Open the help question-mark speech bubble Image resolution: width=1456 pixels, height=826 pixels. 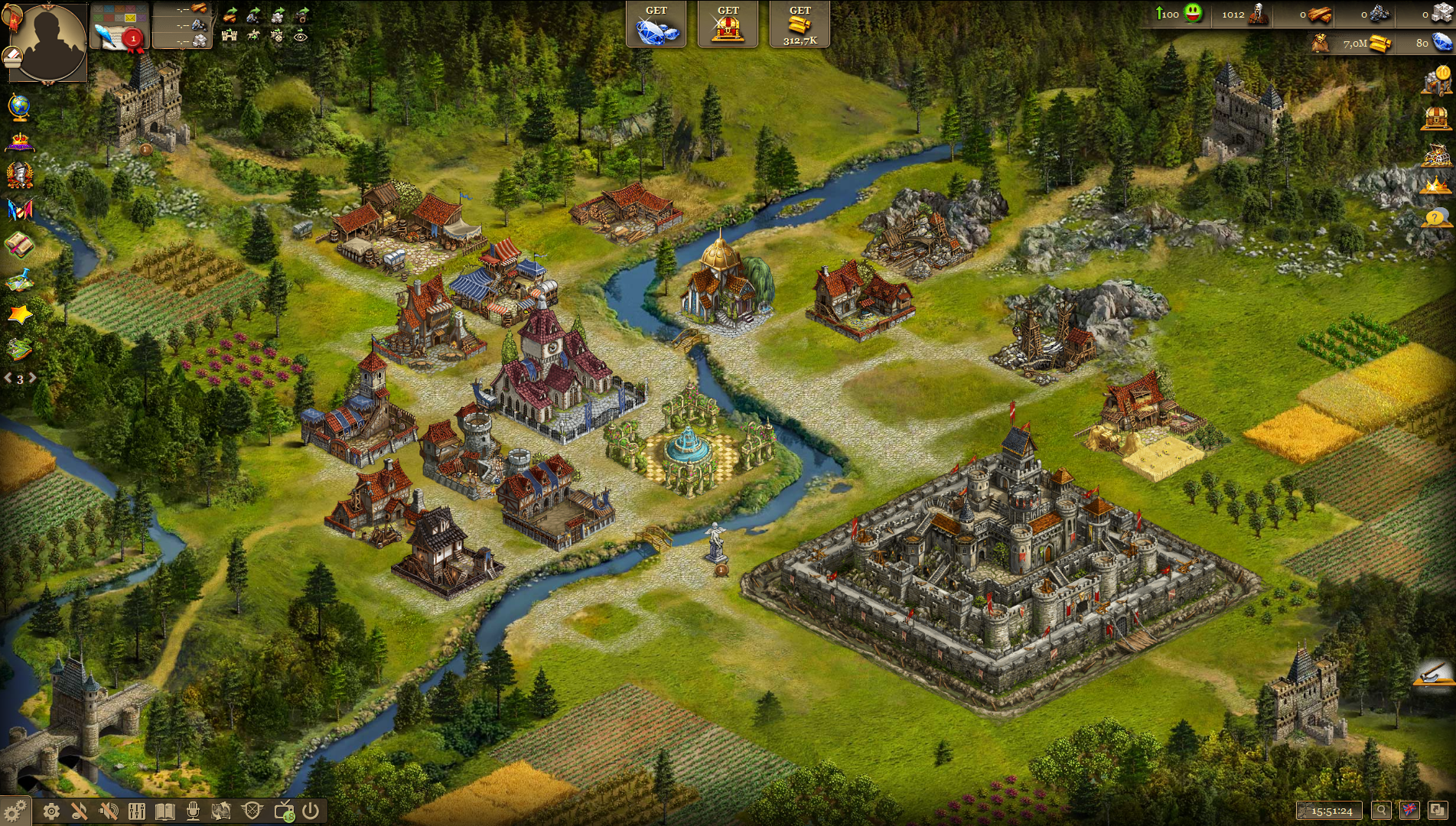click(1435, 219)
